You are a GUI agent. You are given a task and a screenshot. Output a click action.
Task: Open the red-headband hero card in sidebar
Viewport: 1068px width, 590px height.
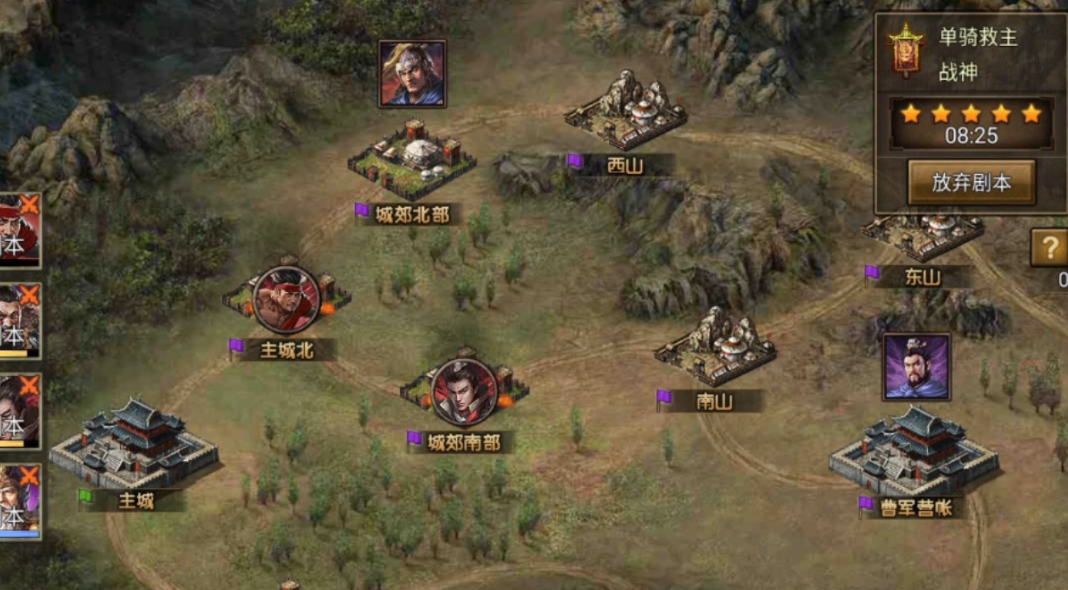point(19,230)
